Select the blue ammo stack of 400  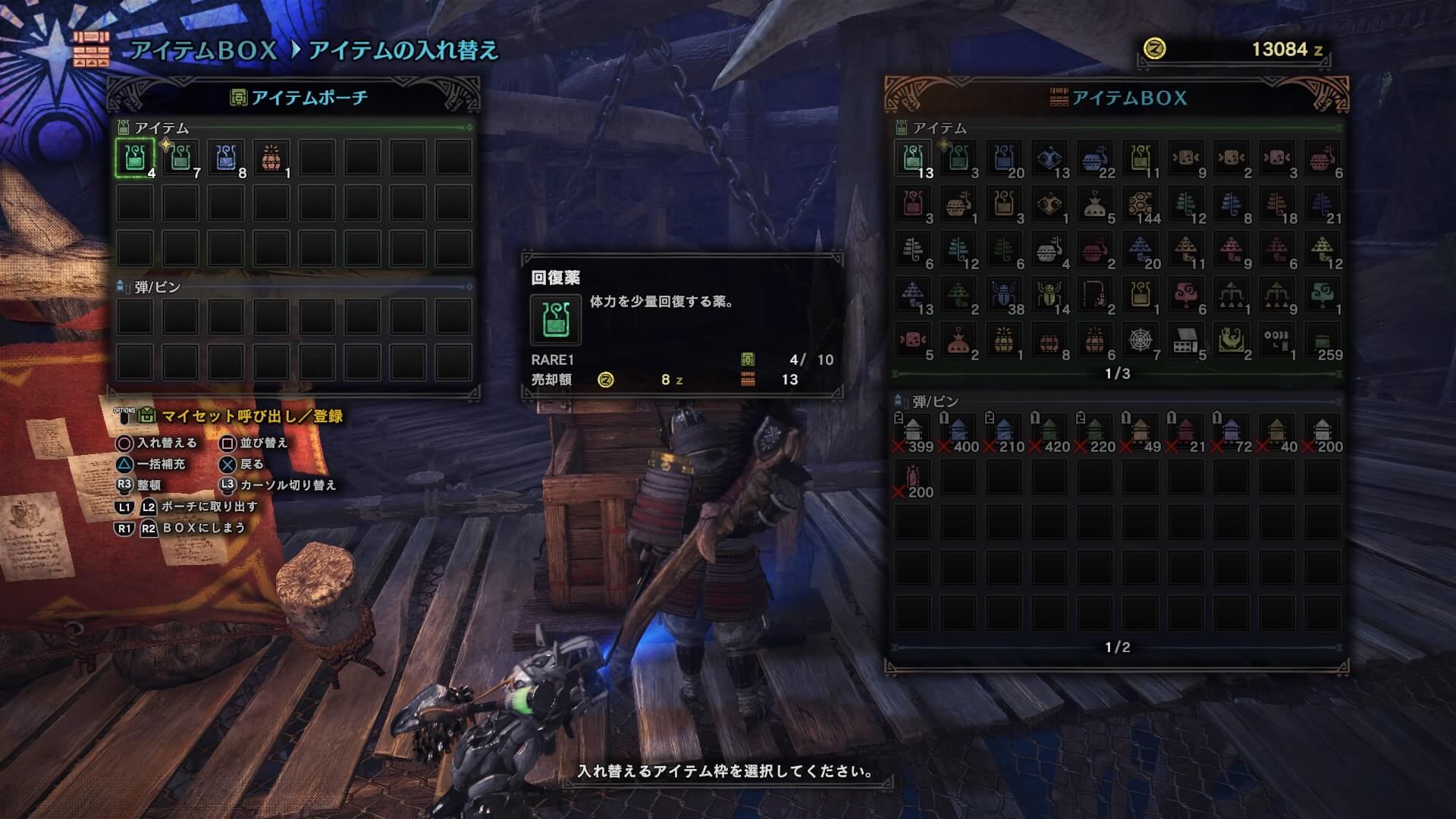(959, 432)
